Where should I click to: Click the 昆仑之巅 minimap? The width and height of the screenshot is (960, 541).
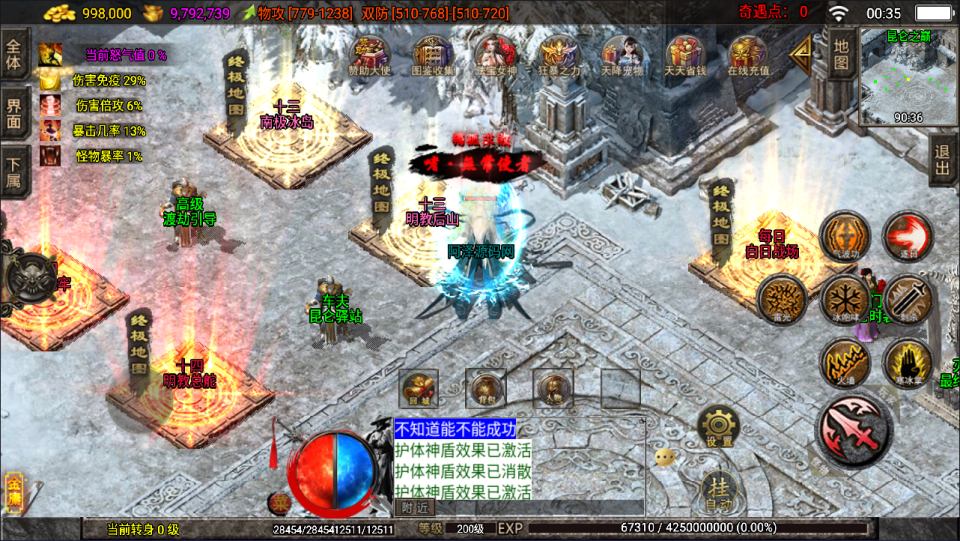(x=908, y=78)
